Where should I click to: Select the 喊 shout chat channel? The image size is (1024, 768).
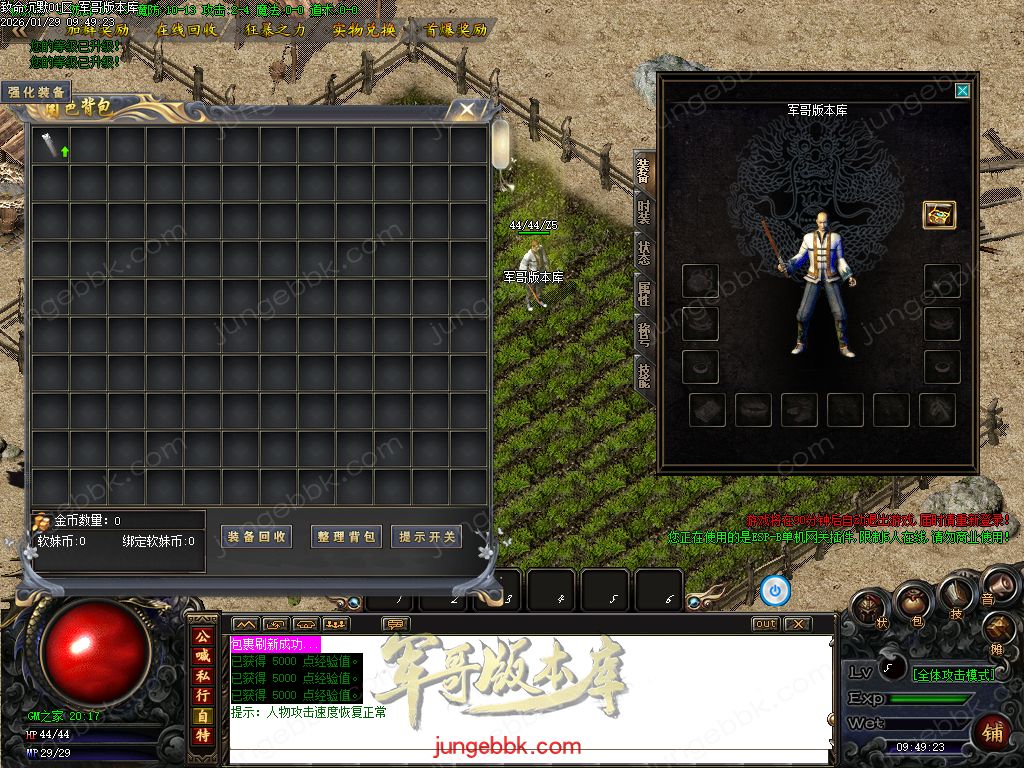(203, 656)
